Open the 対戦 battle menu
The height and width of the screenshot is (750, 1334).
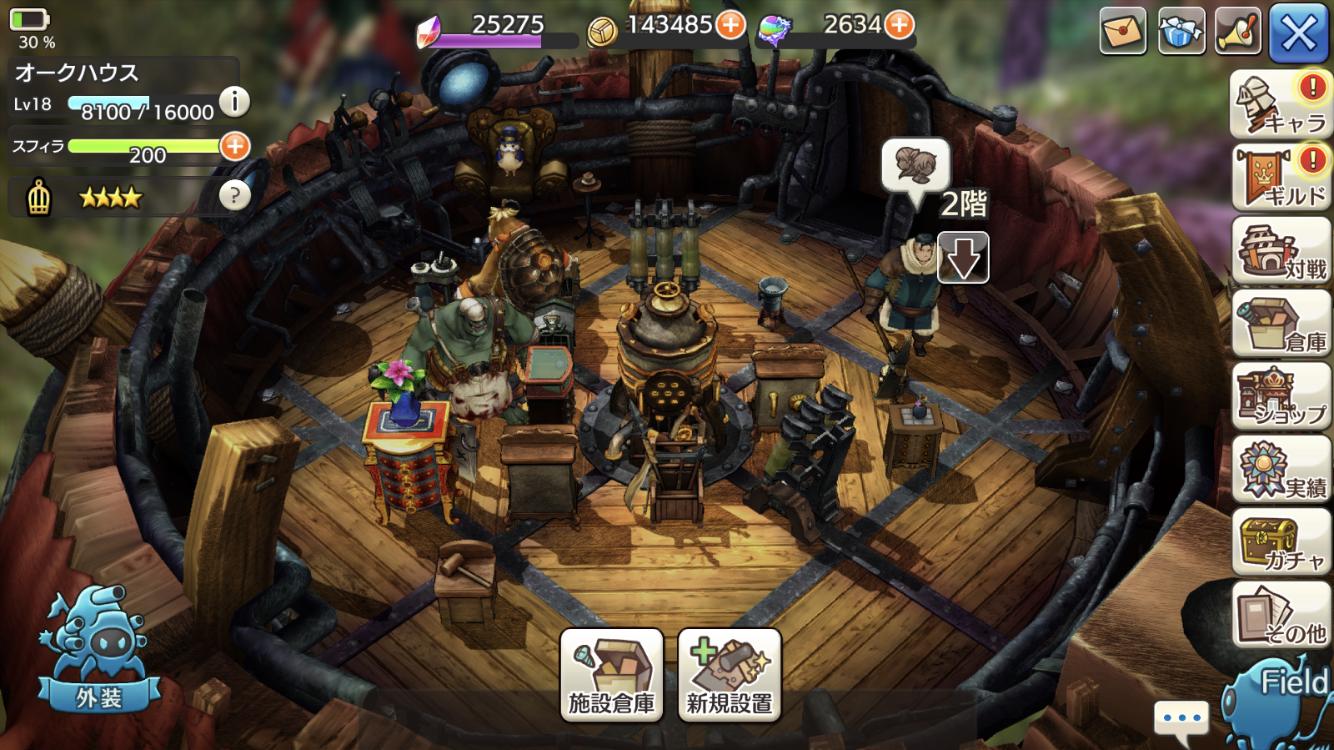click(1280, 250)
